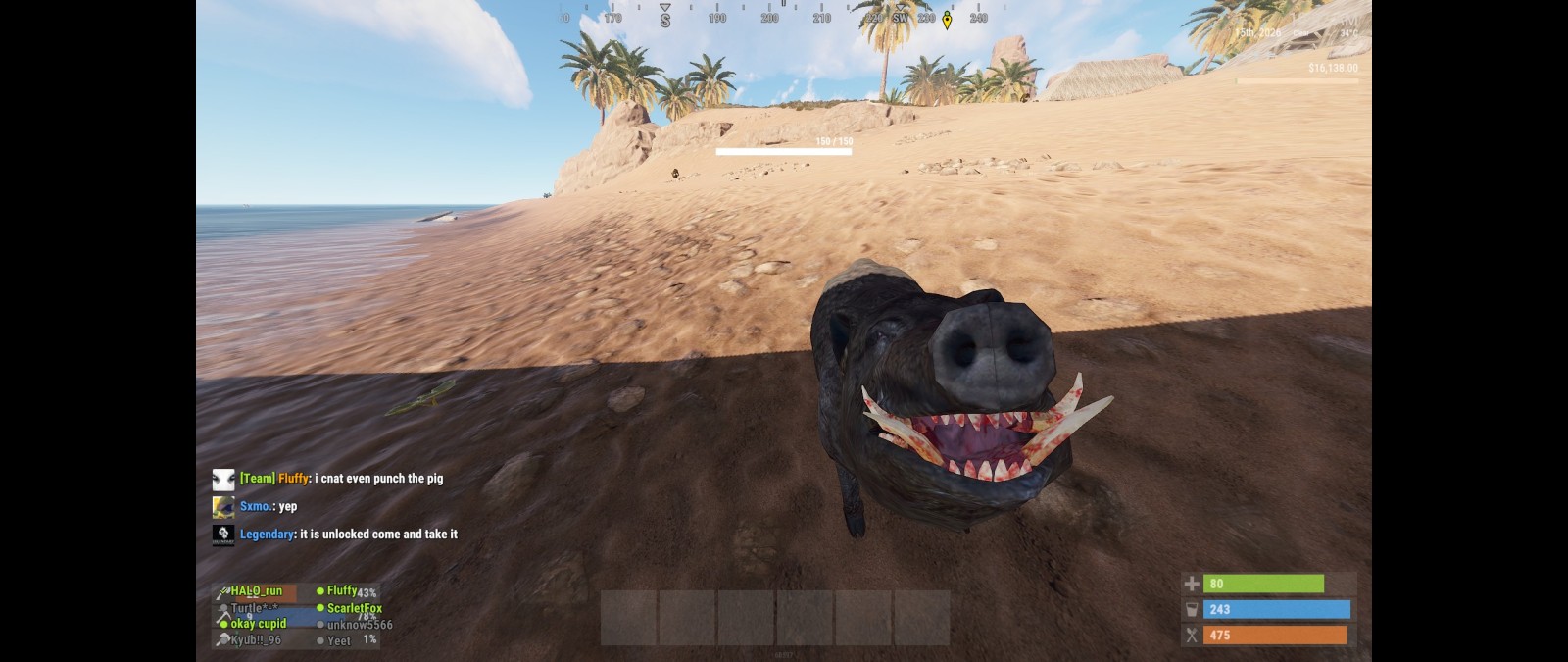This screenshot has width=1568, height=662.
Task: Click the Turtle*-* team member entry
Action: (x=253, y=608)
